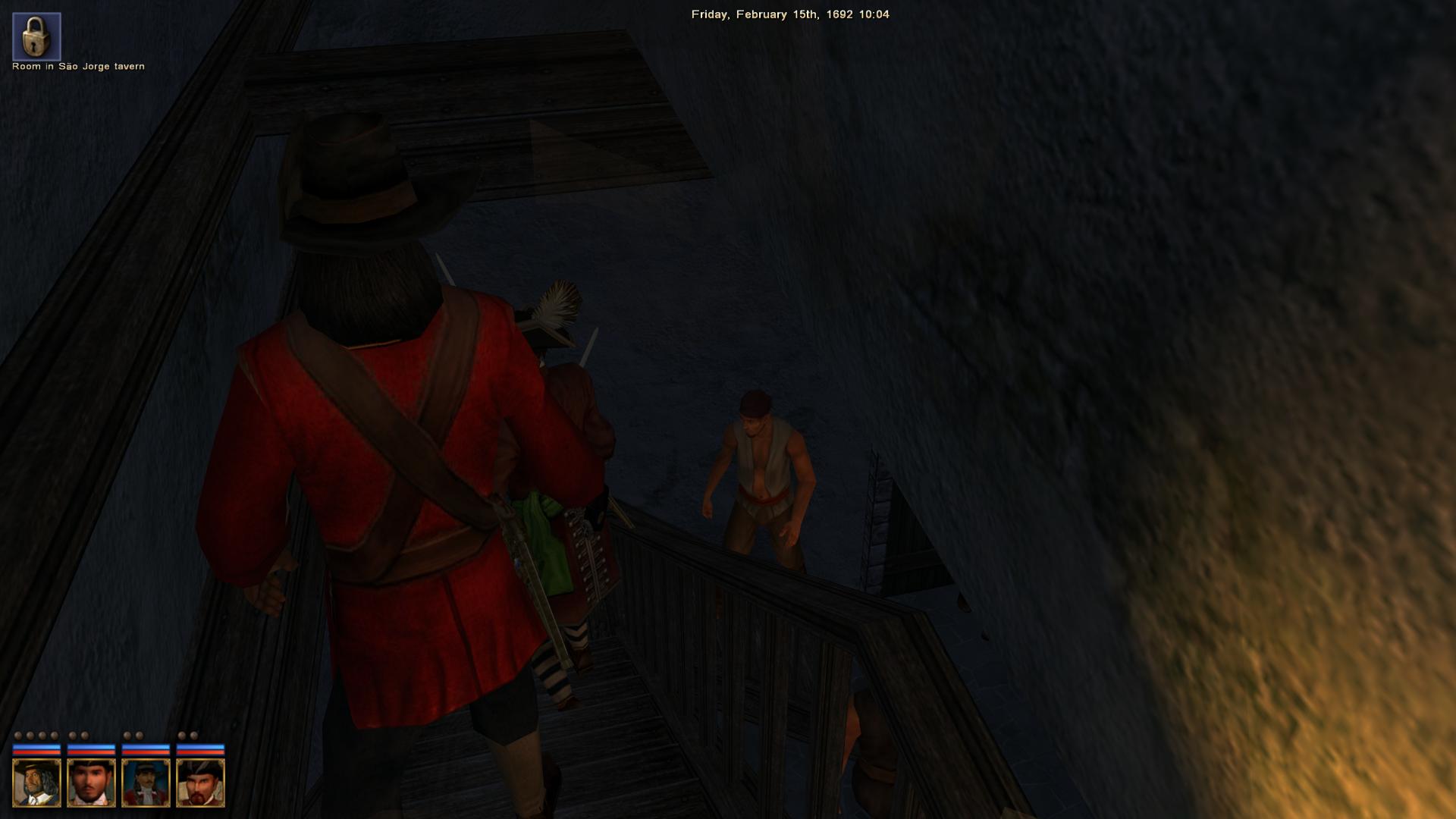Select the long-haired captain portrait in a wide hat
1456x819 pixels.
pos(36,783)
